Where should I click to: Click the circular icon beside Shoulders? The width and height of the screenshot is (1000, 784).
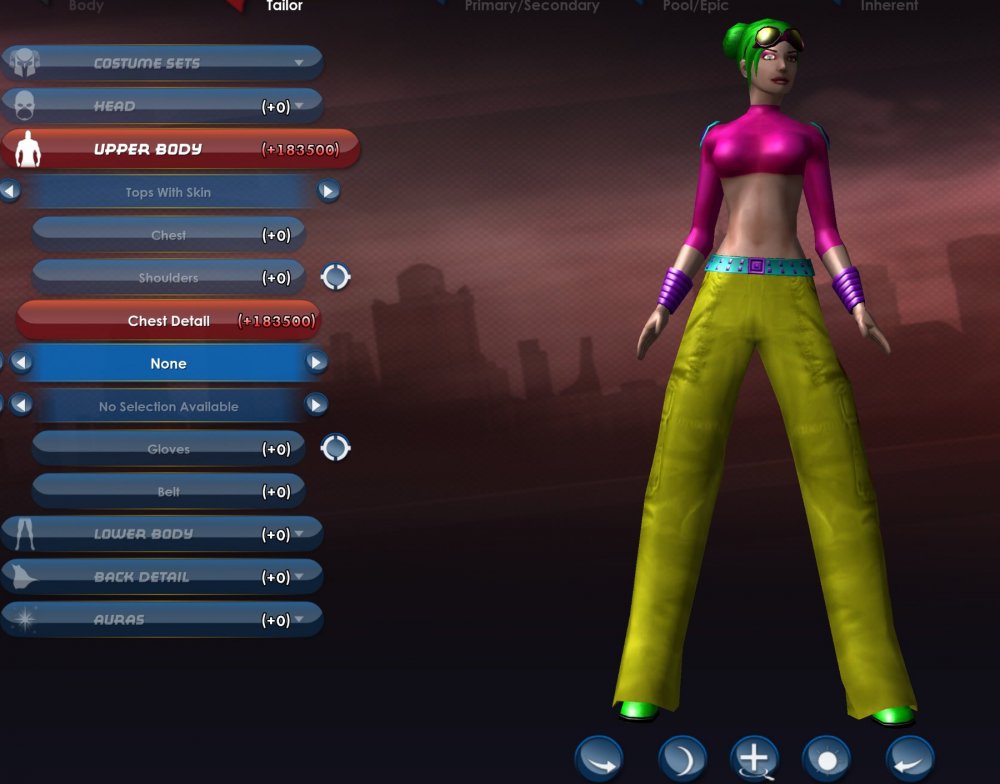tap(335, 277)
